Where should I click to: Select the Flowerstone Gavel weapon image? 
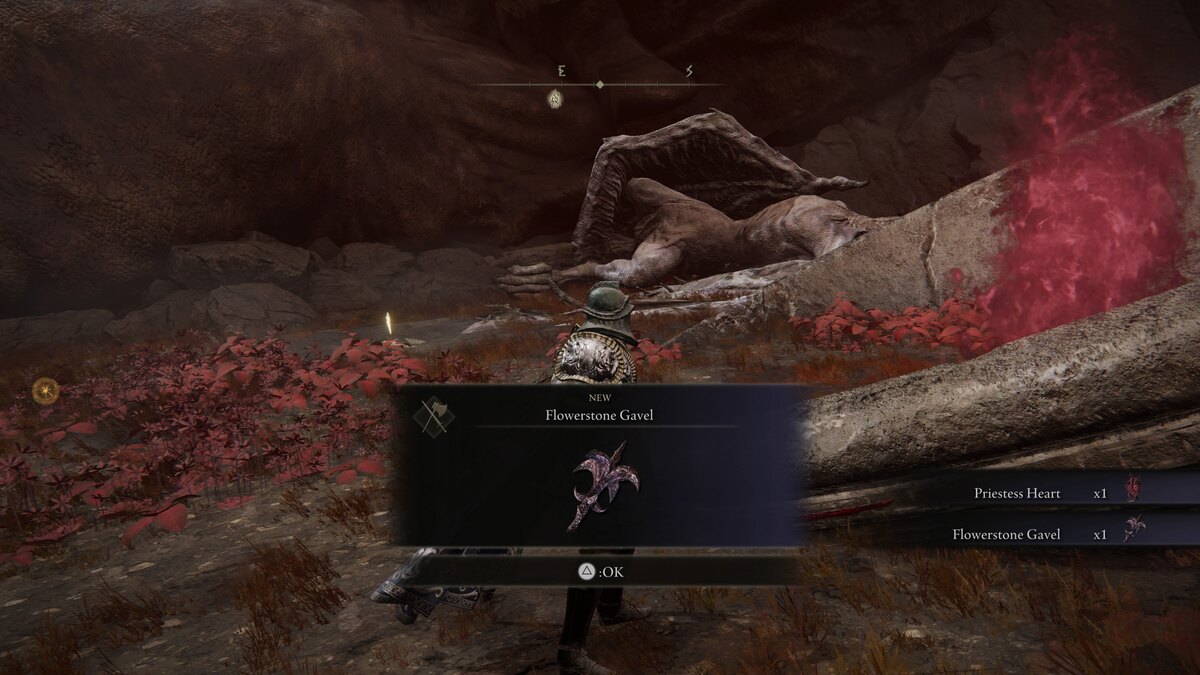[601, 483]
